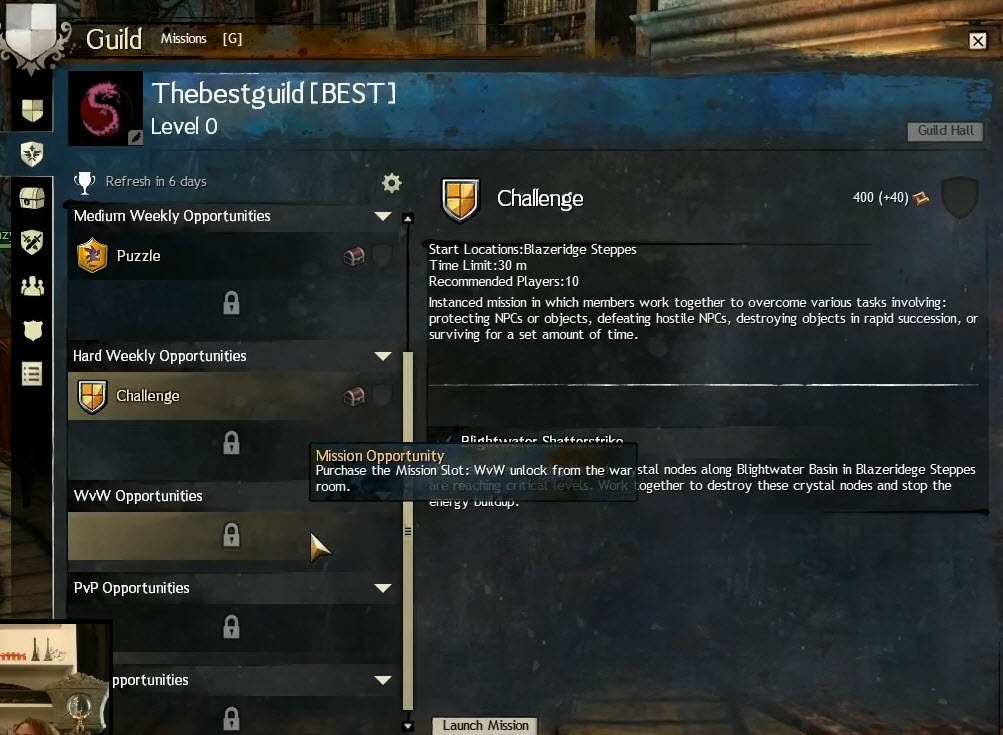
Task: Close the Guild panel
Action: [x=977, y=40]
